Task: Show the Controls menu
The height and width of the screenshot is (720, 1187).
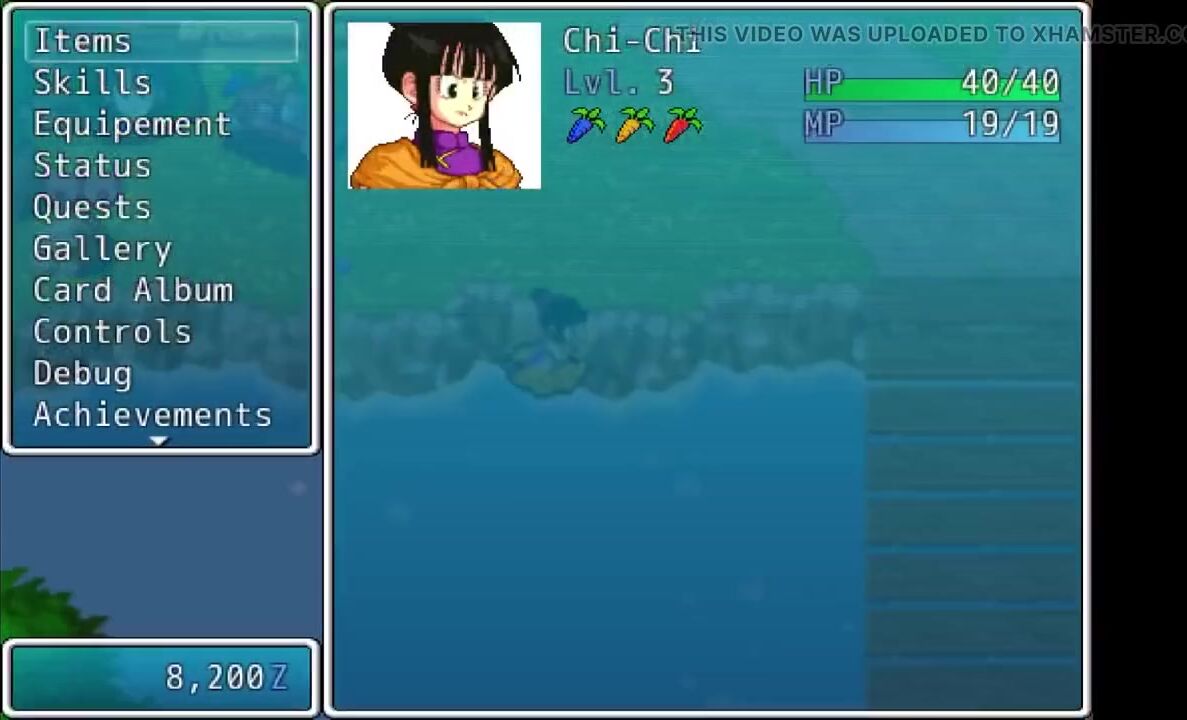Action: pos(112,332)
